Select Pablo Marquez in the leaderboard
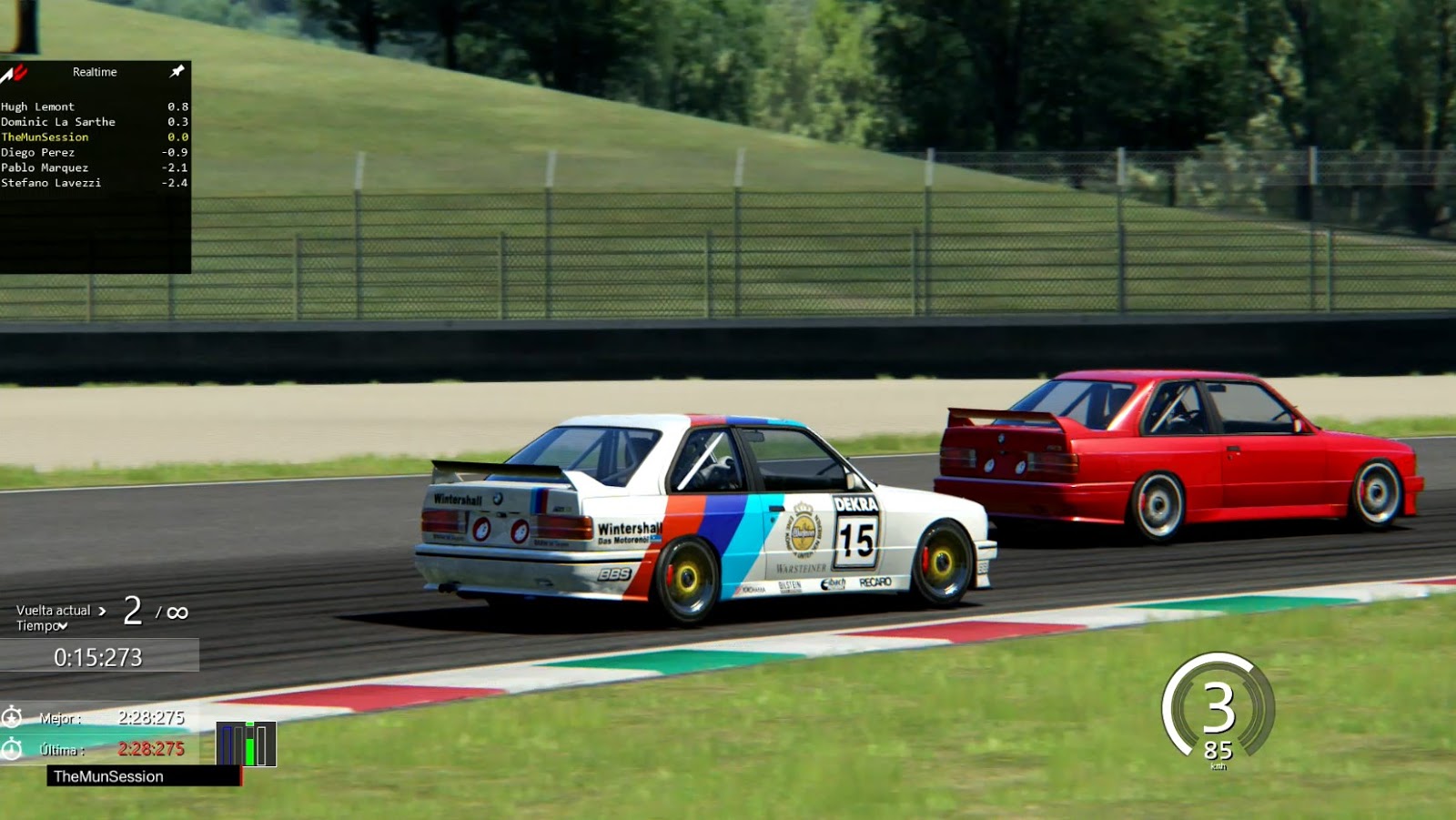This screenshot has height=820, width=1456. (45, 167)
